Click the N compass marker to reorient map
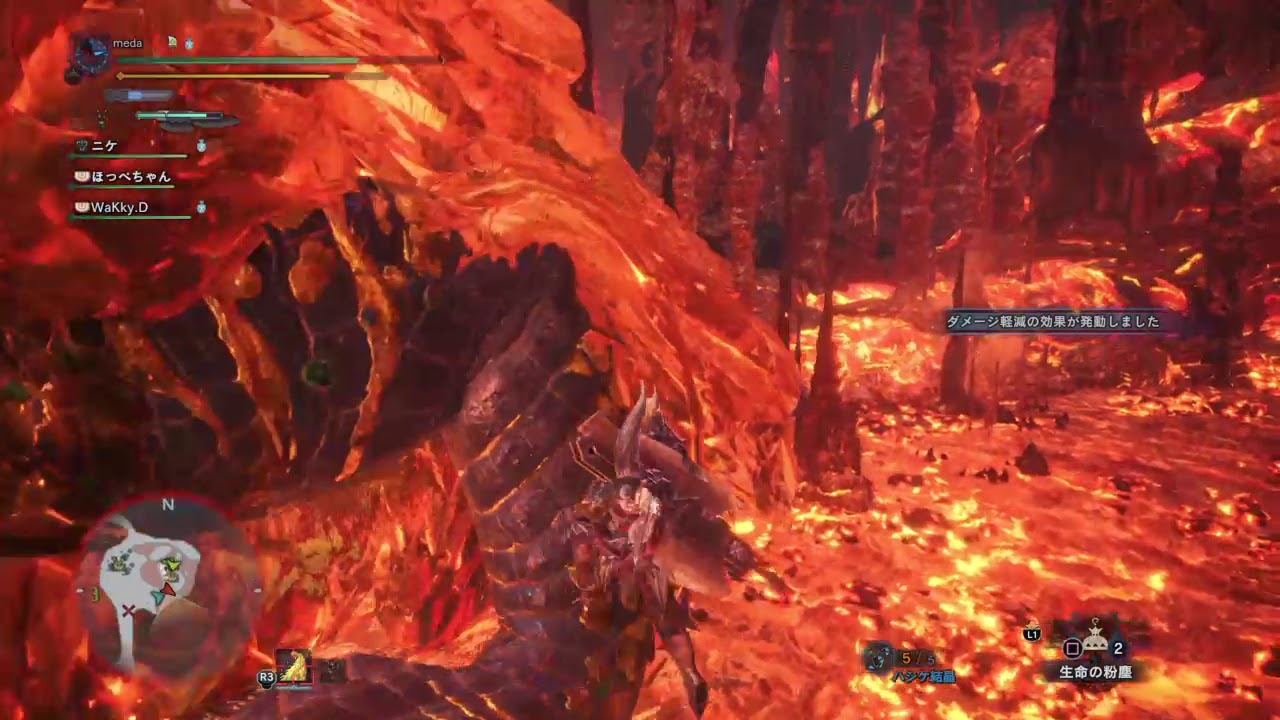Viewport: 1280px width, 720px height. [x=167, y=505]
